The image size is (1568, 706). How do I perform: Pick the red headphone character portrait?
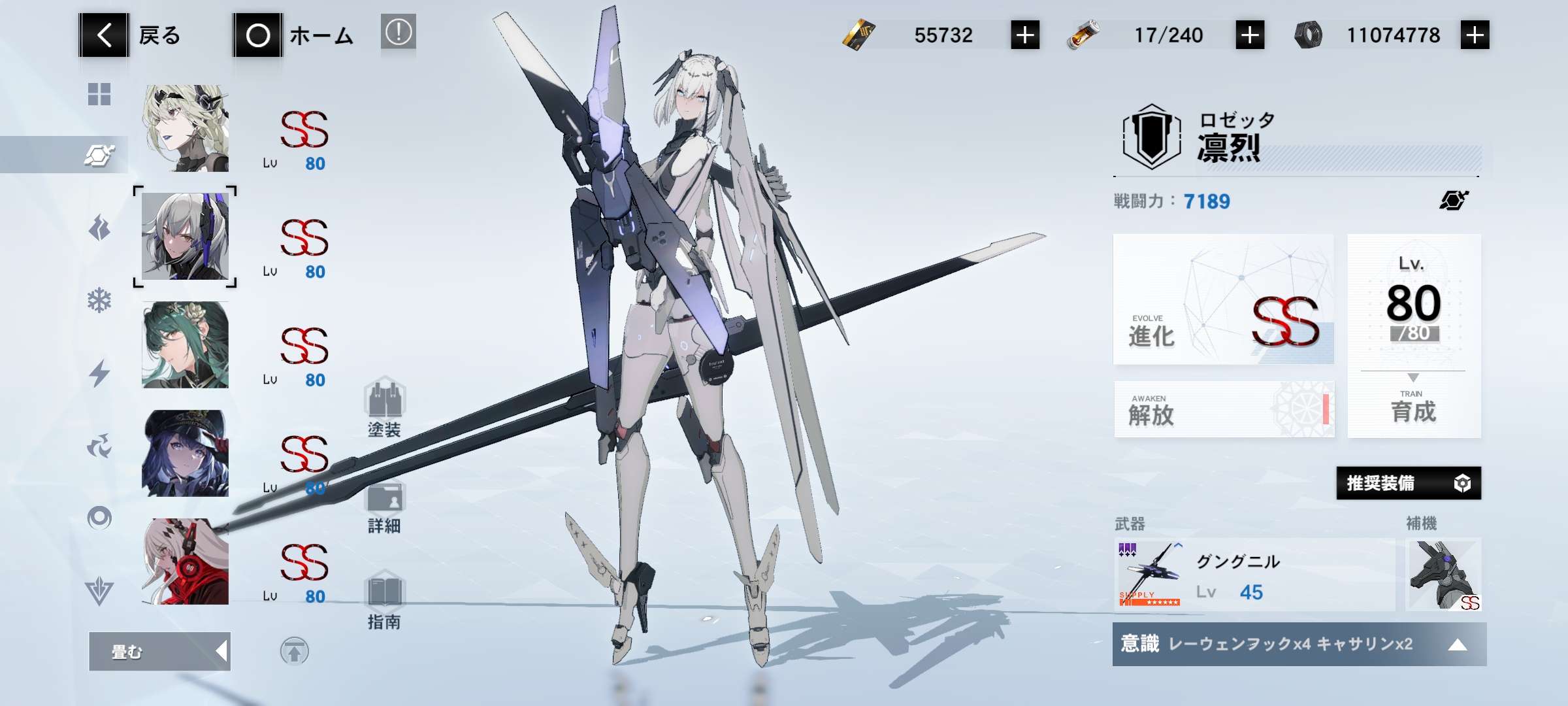click(x=186, y=562)
